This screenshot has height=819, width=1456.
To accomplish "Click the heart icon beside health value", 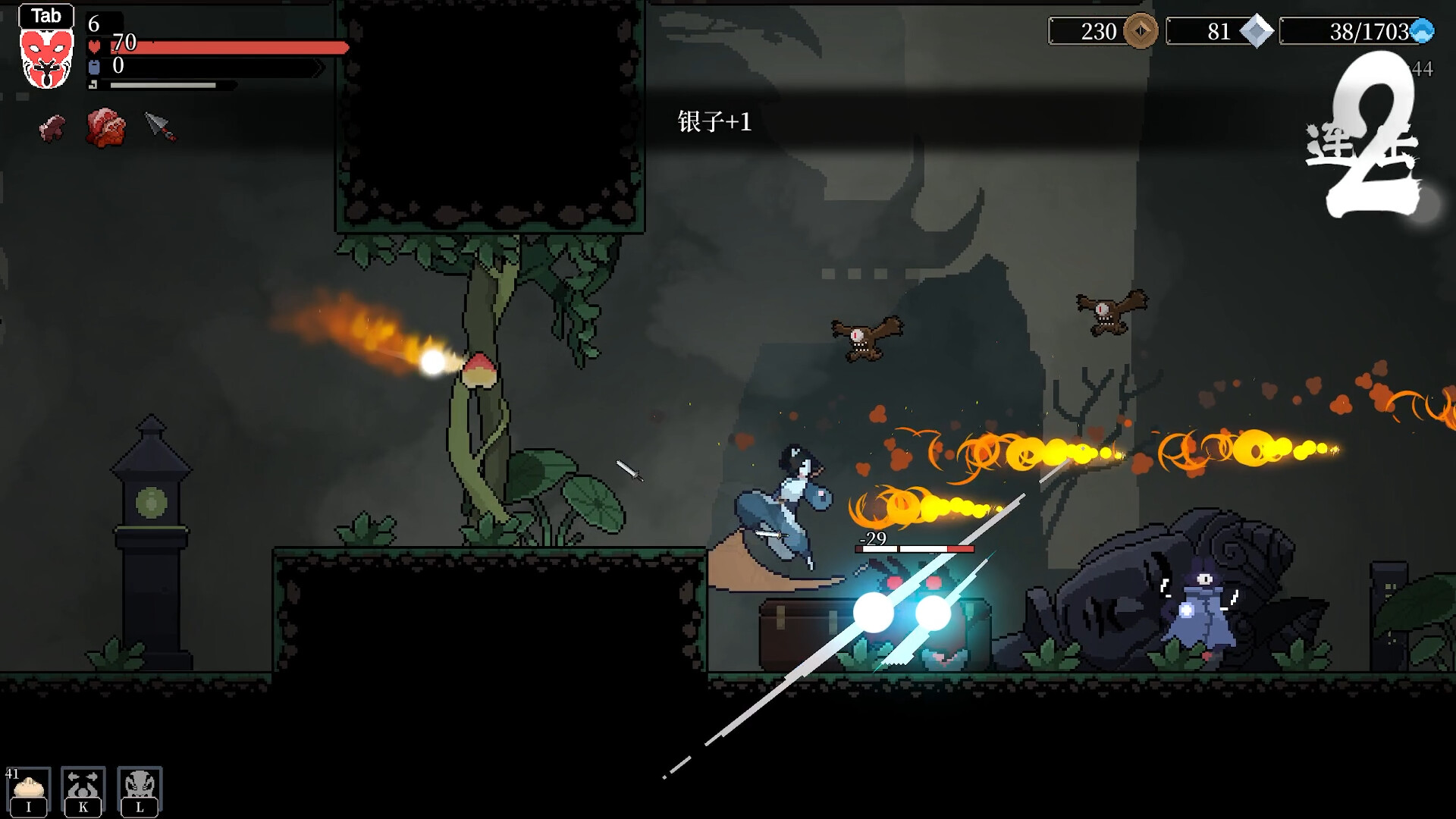I will coord(93,45).
